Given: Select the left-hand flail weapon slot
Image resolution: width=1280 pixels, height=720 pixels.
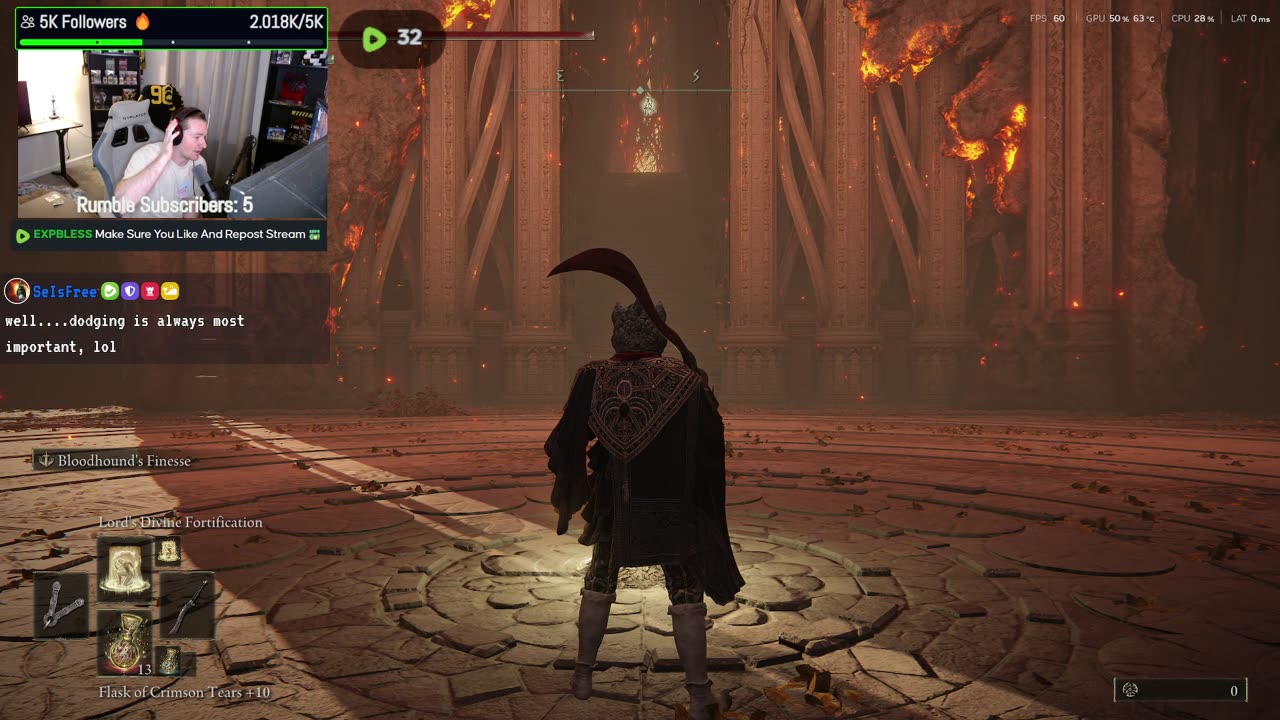Looking at the screenshot, I should 61,604.
